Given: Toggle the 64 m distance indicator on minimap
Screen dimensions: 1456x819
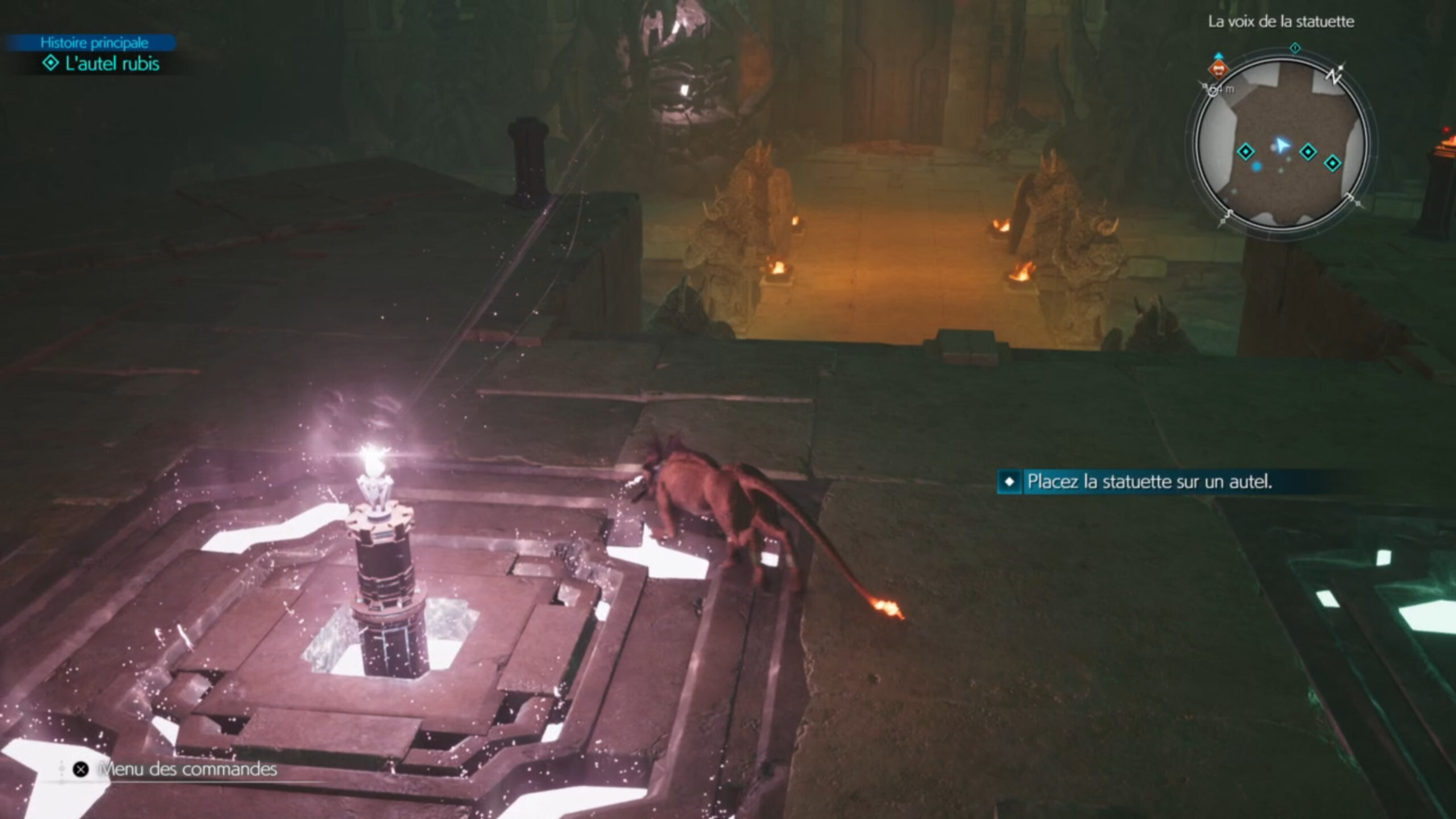Looking at the screenshot, I should (1222, 89).
